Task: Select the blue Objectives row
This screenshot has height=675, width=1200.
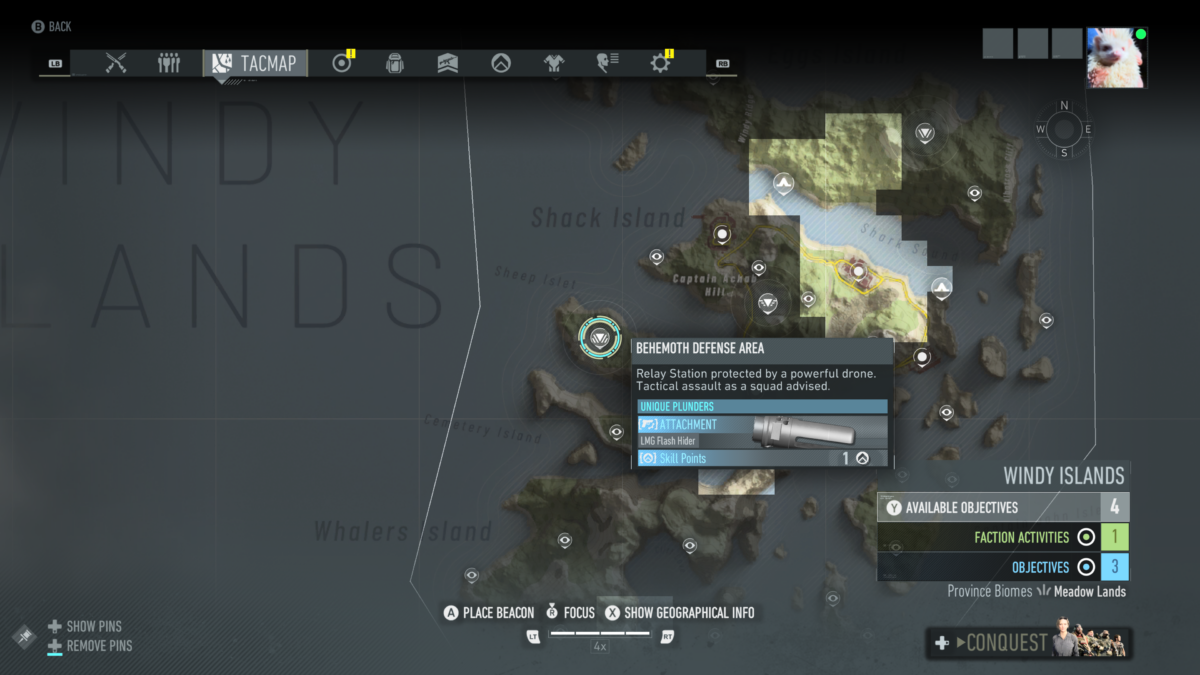Action: 1003,567
